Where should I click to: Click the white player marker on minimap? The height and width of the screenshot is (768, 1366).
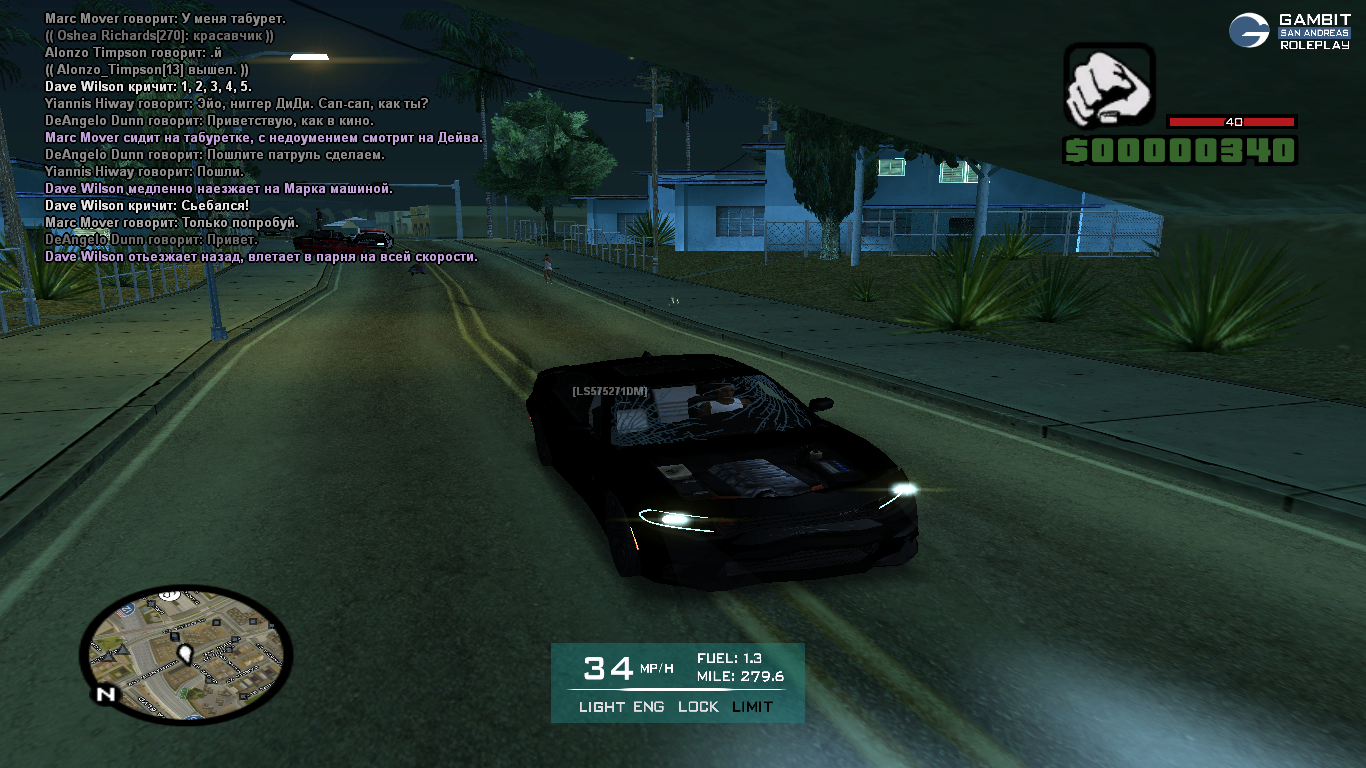tap(185, 654)
